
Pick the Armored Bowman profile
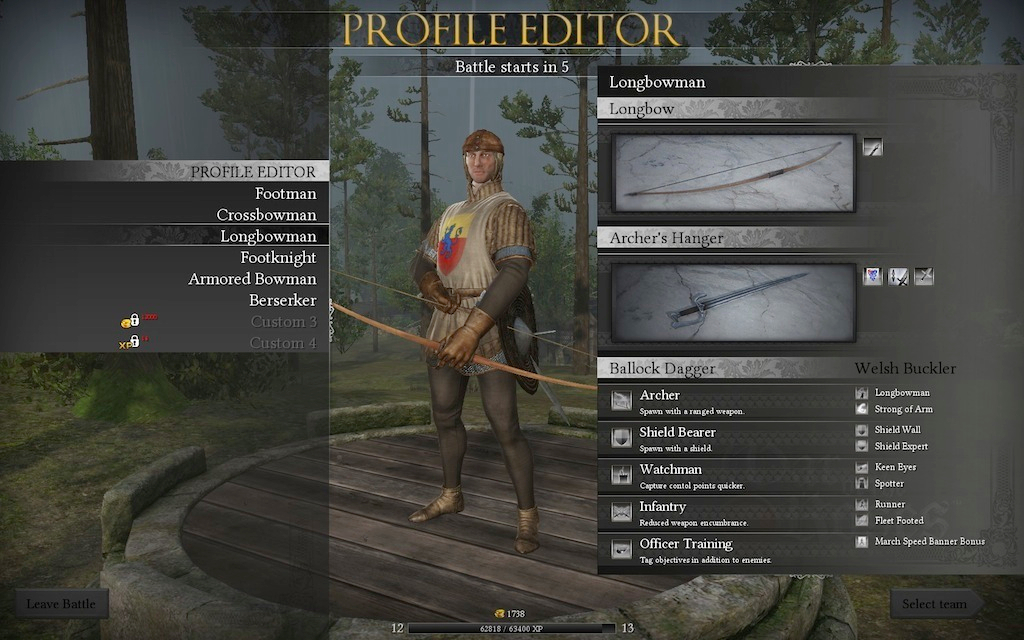pos(252,279)
